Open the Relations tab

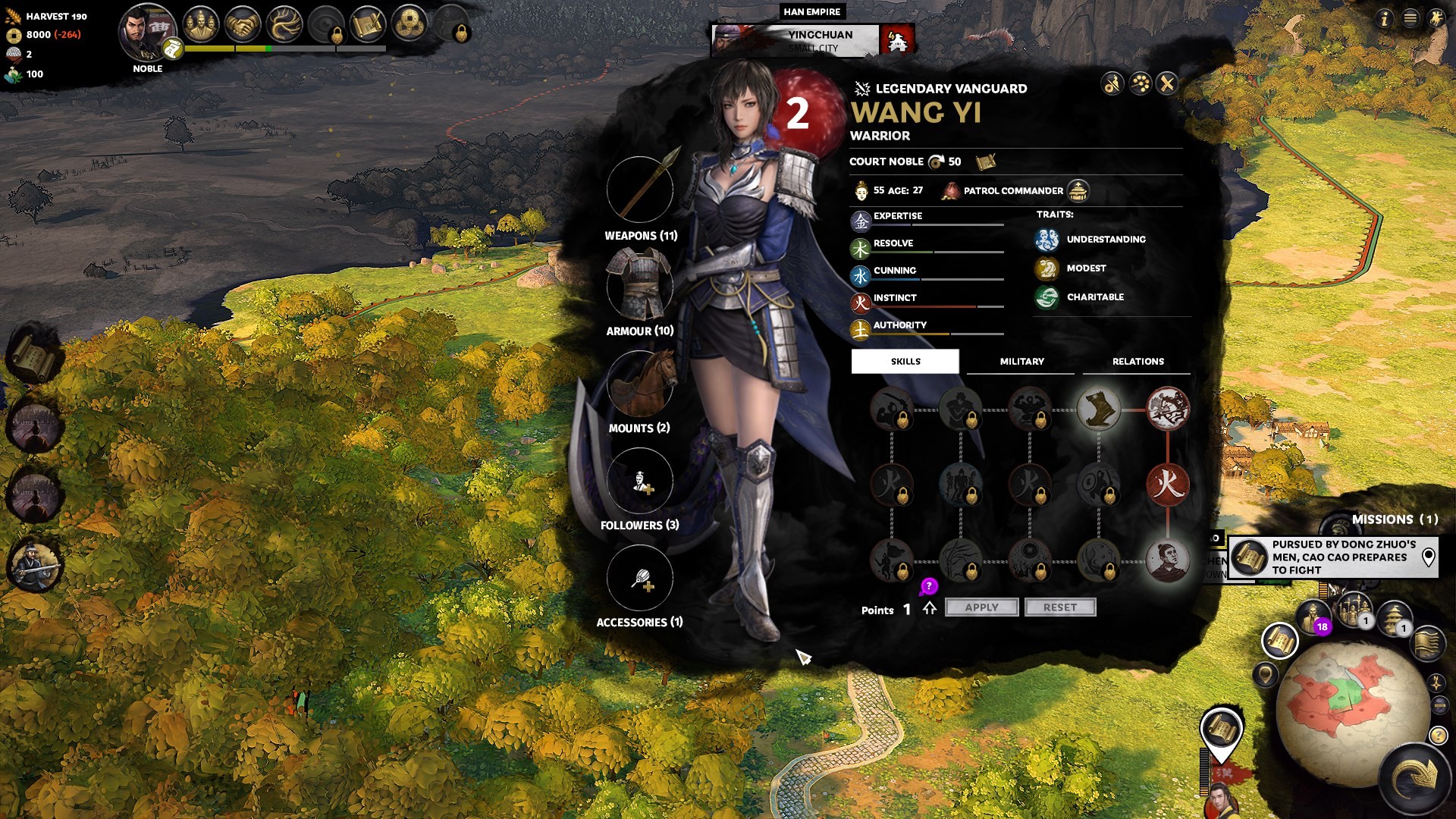(x=1137, y=362)
